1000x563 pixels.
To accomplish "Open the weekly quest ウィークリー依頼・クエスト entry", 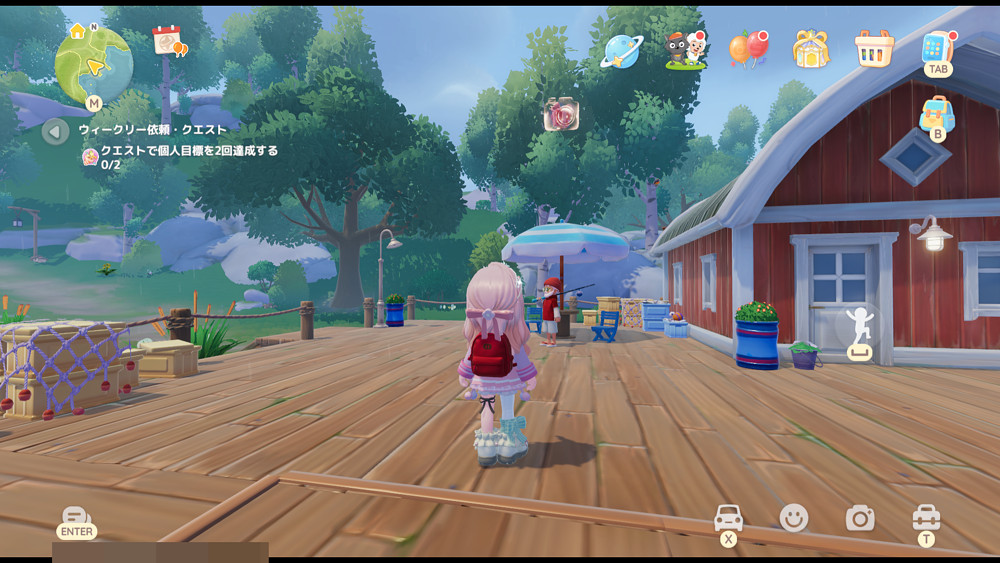I will pos(153,130).
